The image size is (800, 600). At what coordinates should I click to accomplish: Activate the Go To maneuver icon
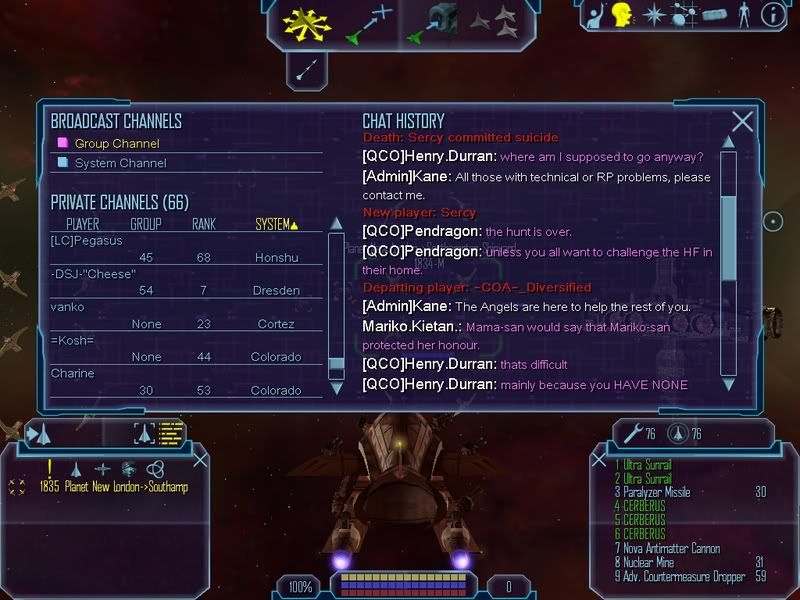[x=367, y=23]
